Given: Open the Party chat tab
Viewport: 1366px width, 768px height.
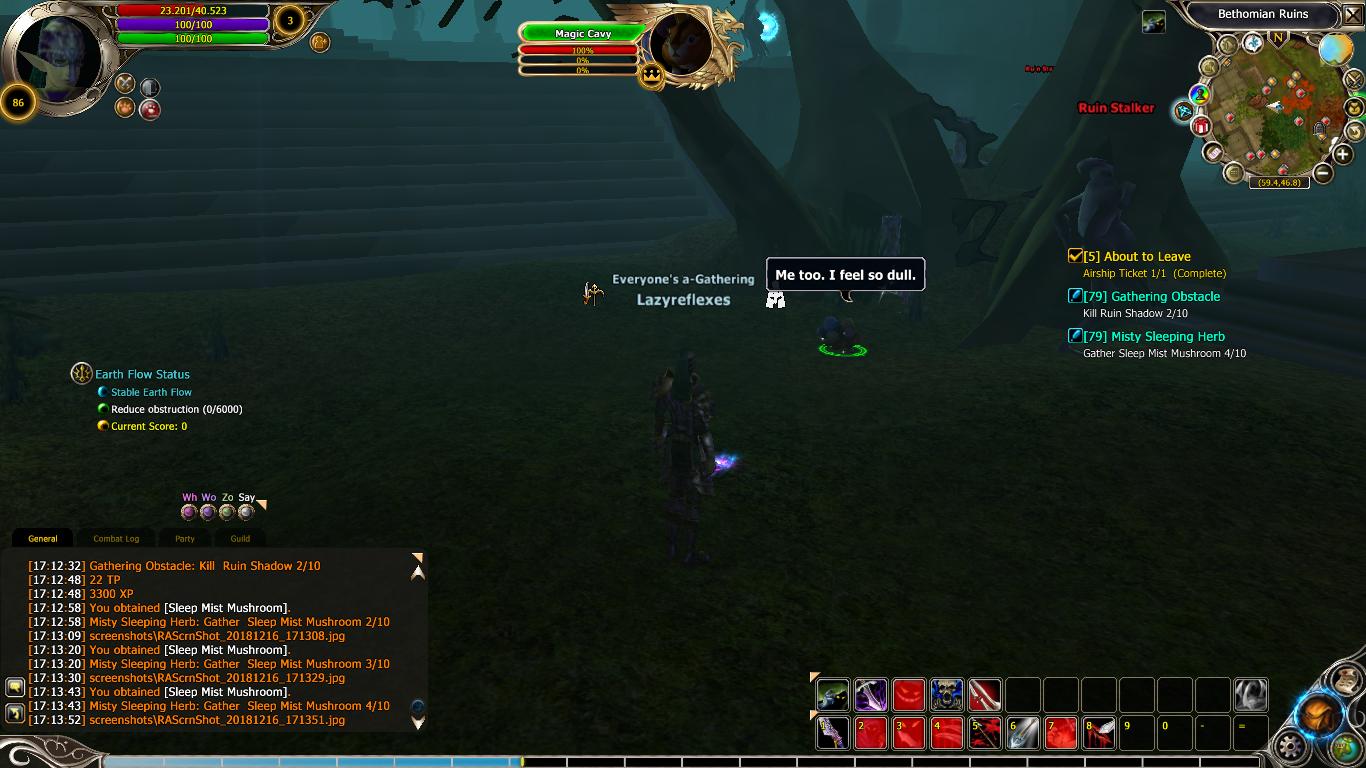Looking at the screenshot, I should [x=185, y=539].
